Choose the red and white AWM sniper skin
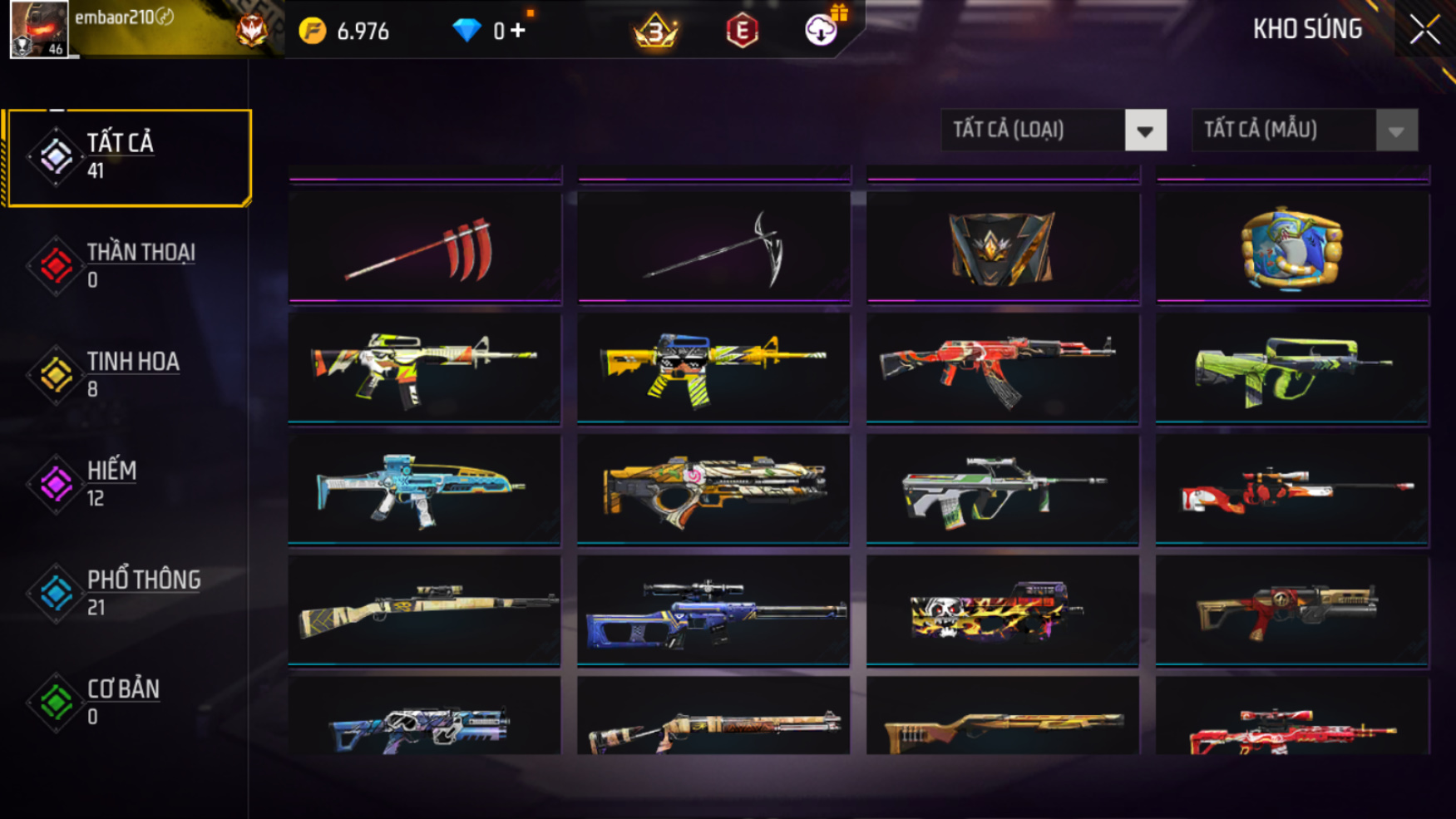The height and width of the screenshot is (819, 1456). 1291,490
